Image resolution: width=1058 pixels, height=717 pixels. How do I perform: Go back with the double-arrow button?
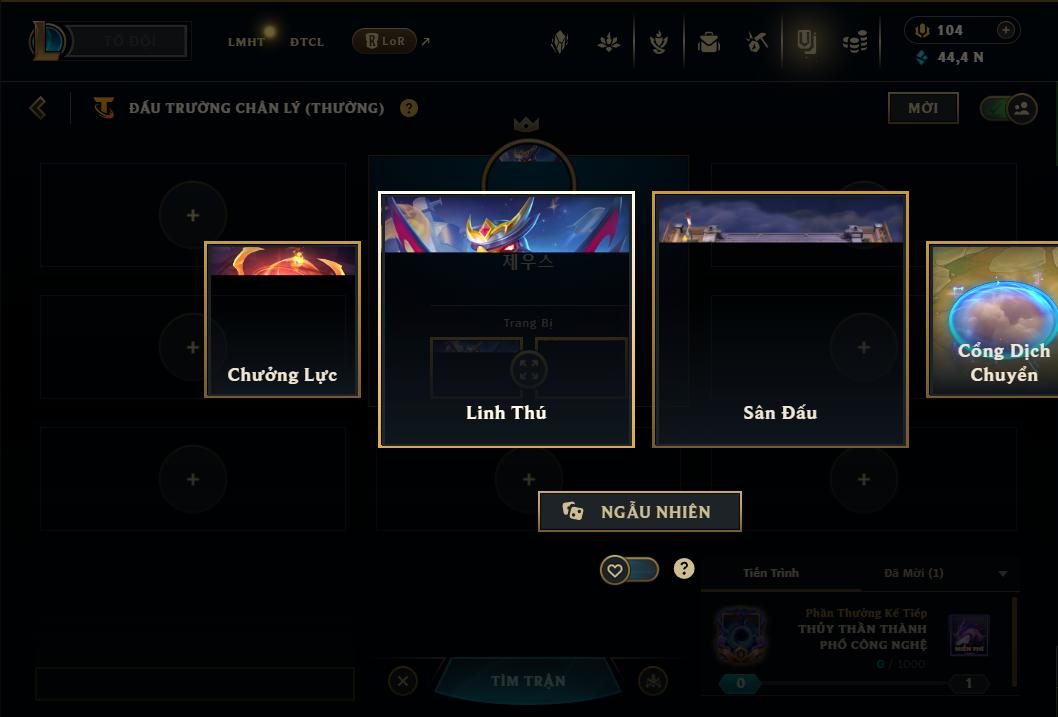coord(38,107)
